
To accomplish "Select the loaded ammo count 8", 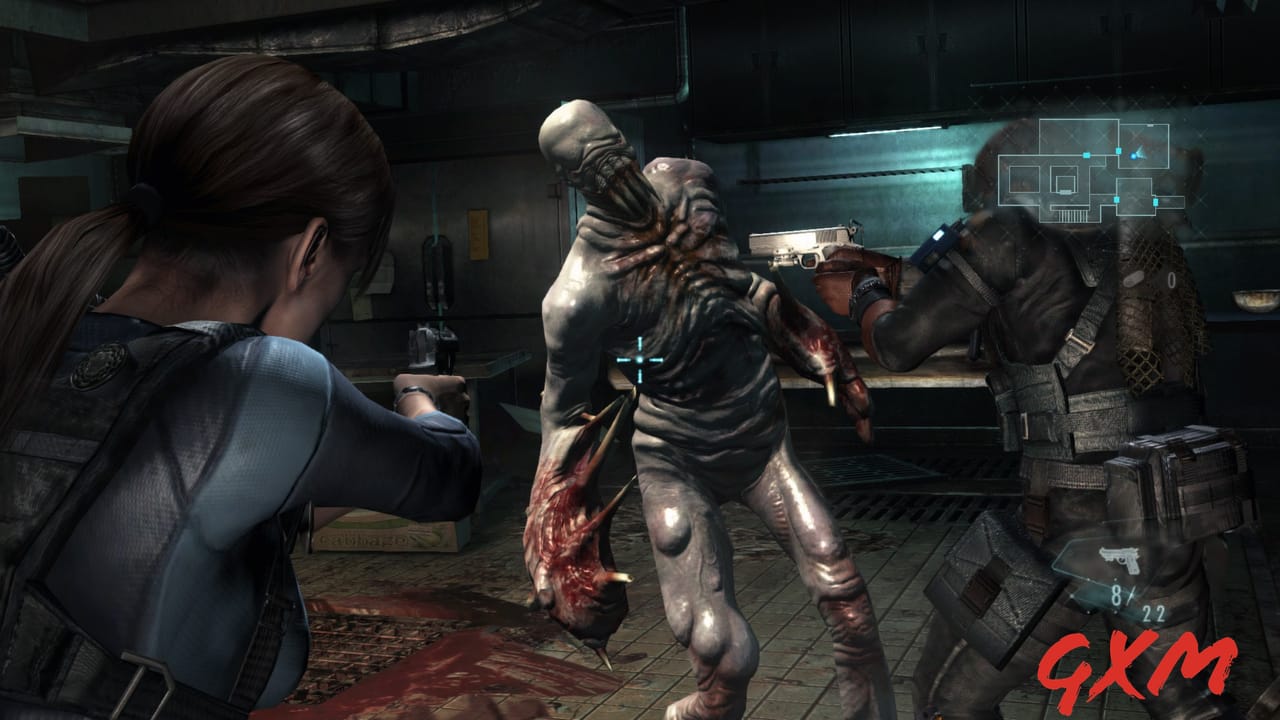I will point(1115,595).
